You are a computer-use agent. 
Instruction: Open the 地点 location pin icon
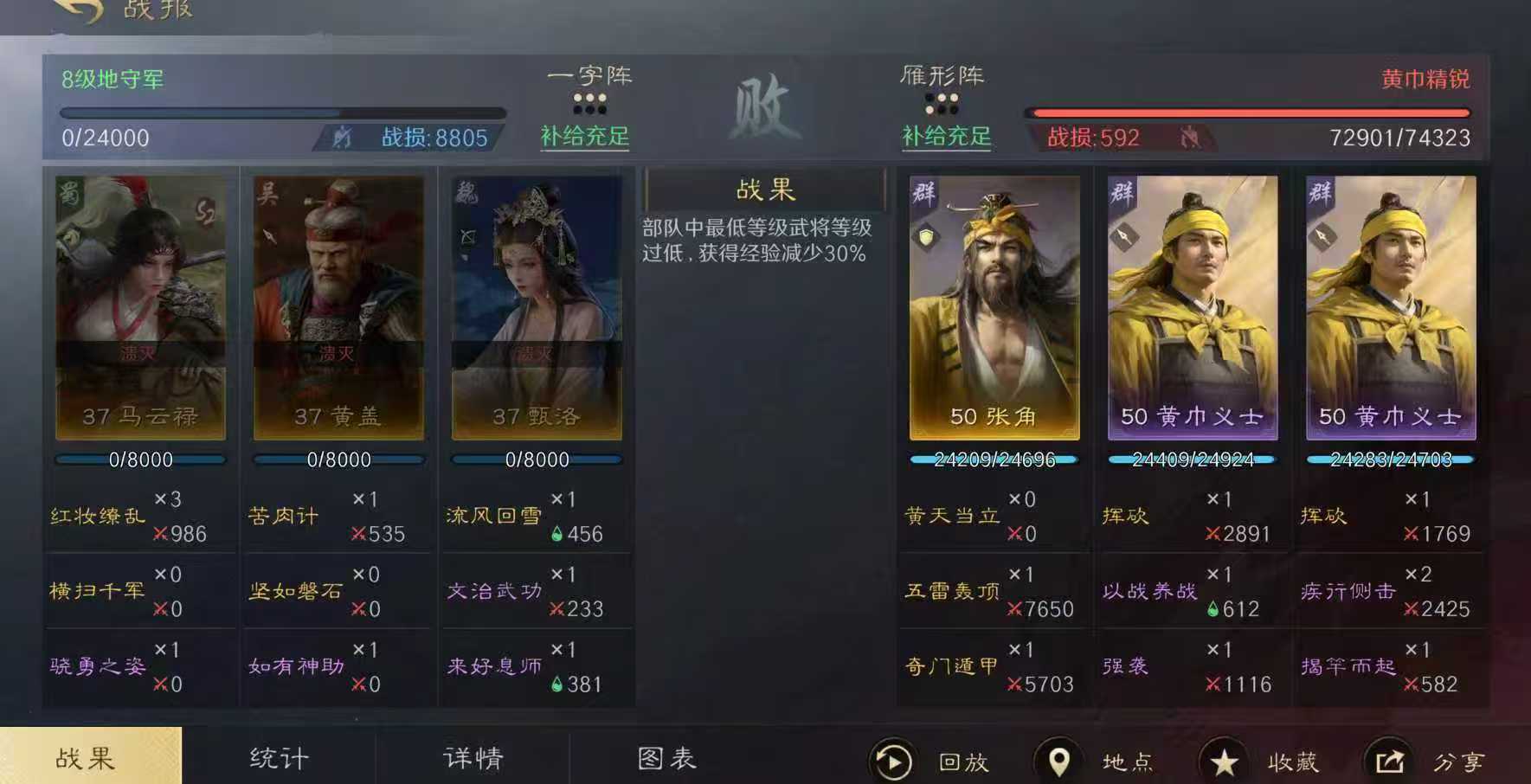click(x=1059, y=762)
